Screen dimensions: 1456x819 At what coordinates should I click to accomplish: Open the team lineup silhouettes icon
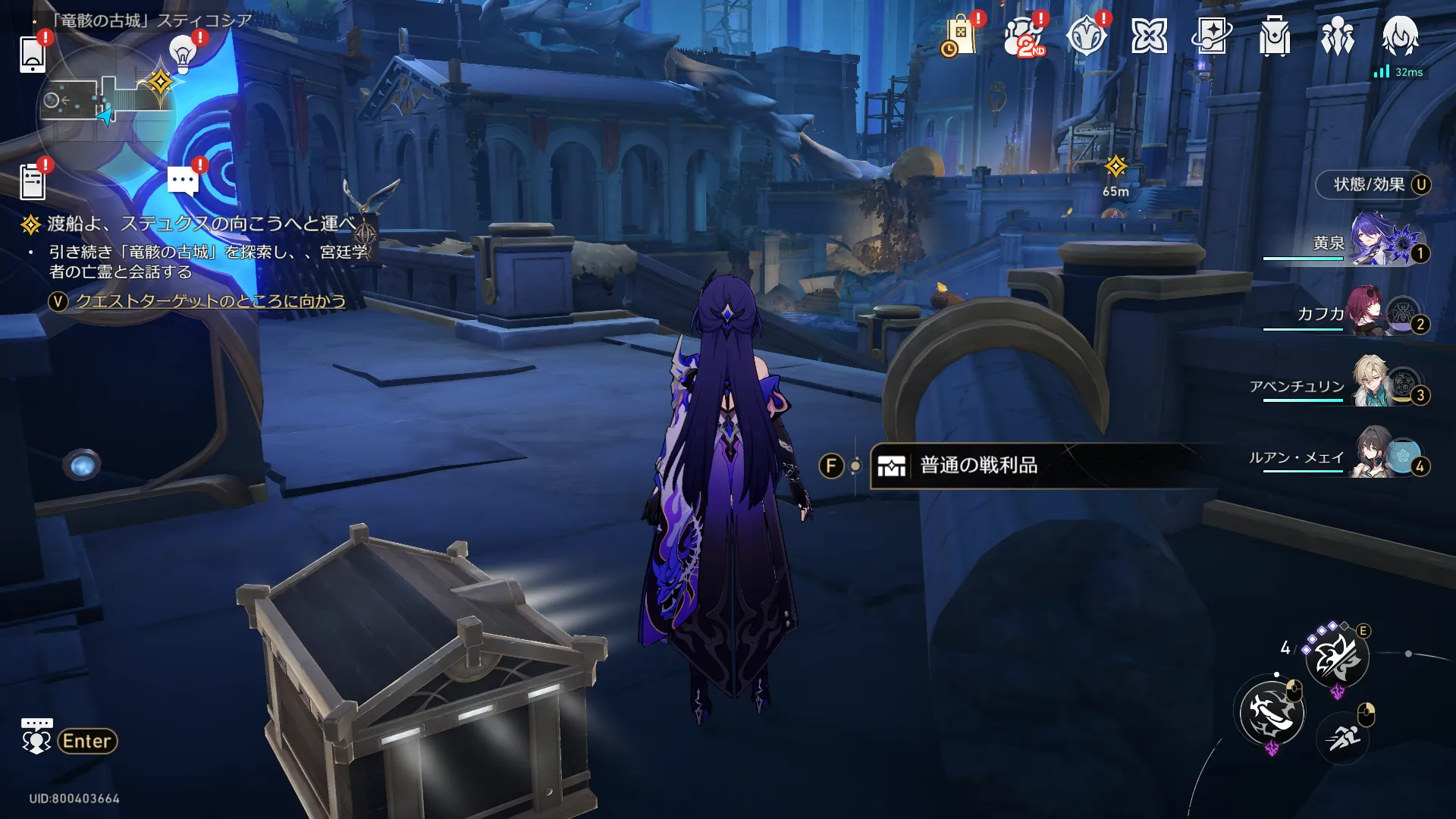tap(1337, 36)
